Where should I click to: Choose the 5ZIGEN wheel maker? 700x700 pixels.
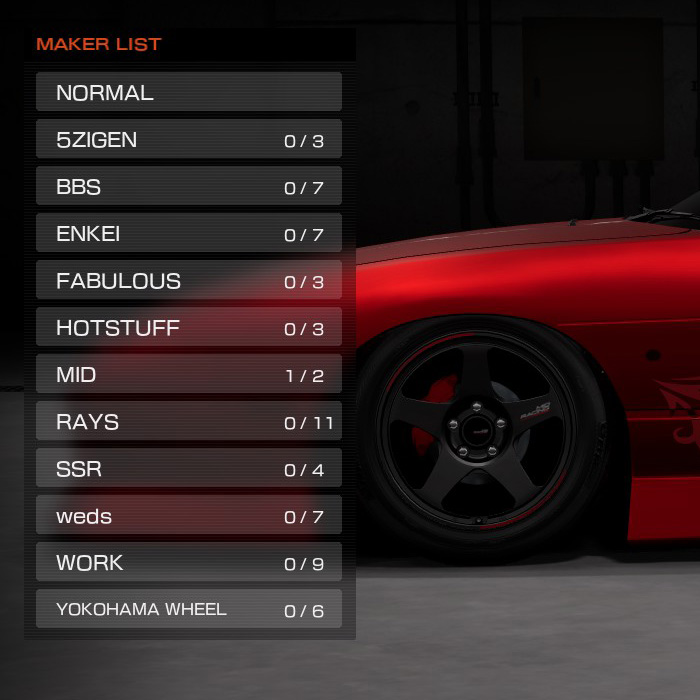pos(188,139)
